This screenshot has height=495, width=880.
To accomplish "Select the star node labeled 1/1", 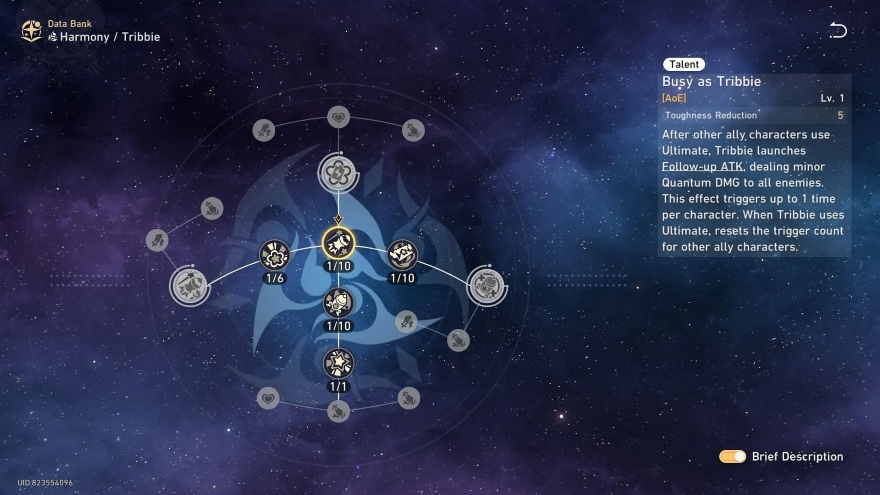I will 338,363.
